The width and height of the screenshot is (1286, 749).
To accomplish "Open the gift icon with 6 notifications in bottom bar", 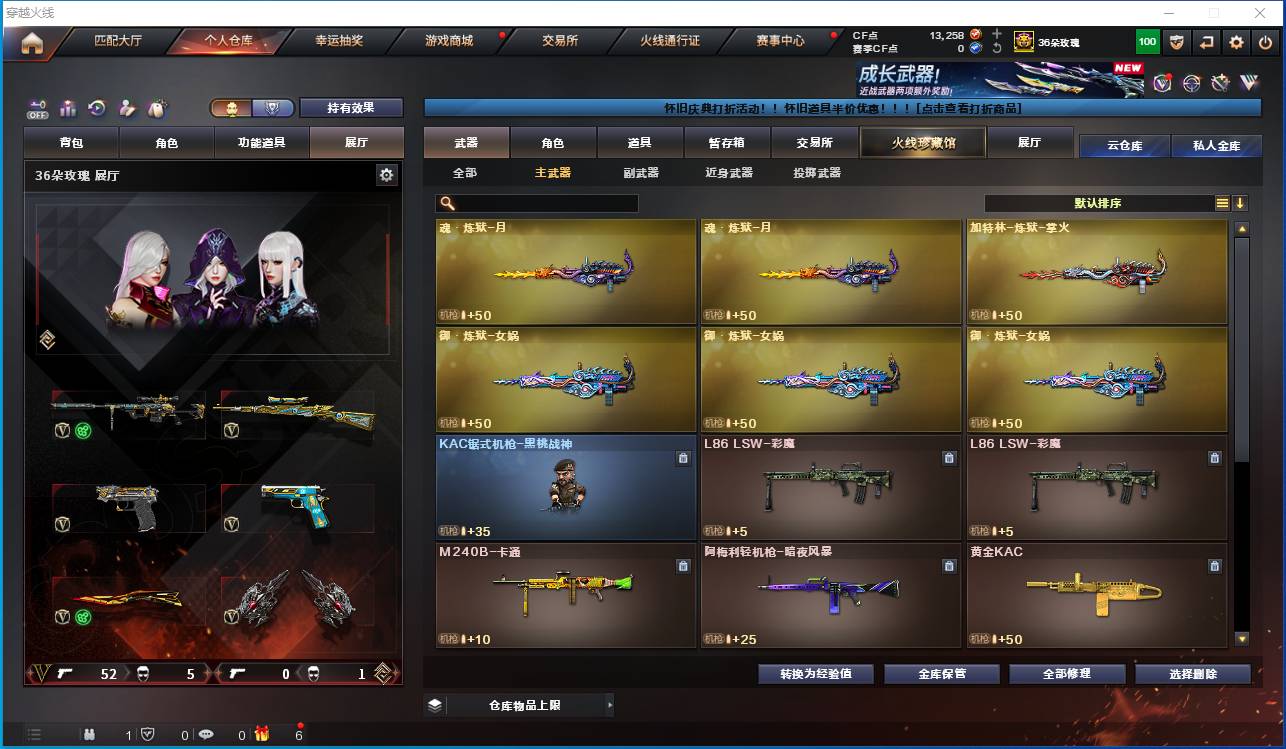I will tap(262, 734).
